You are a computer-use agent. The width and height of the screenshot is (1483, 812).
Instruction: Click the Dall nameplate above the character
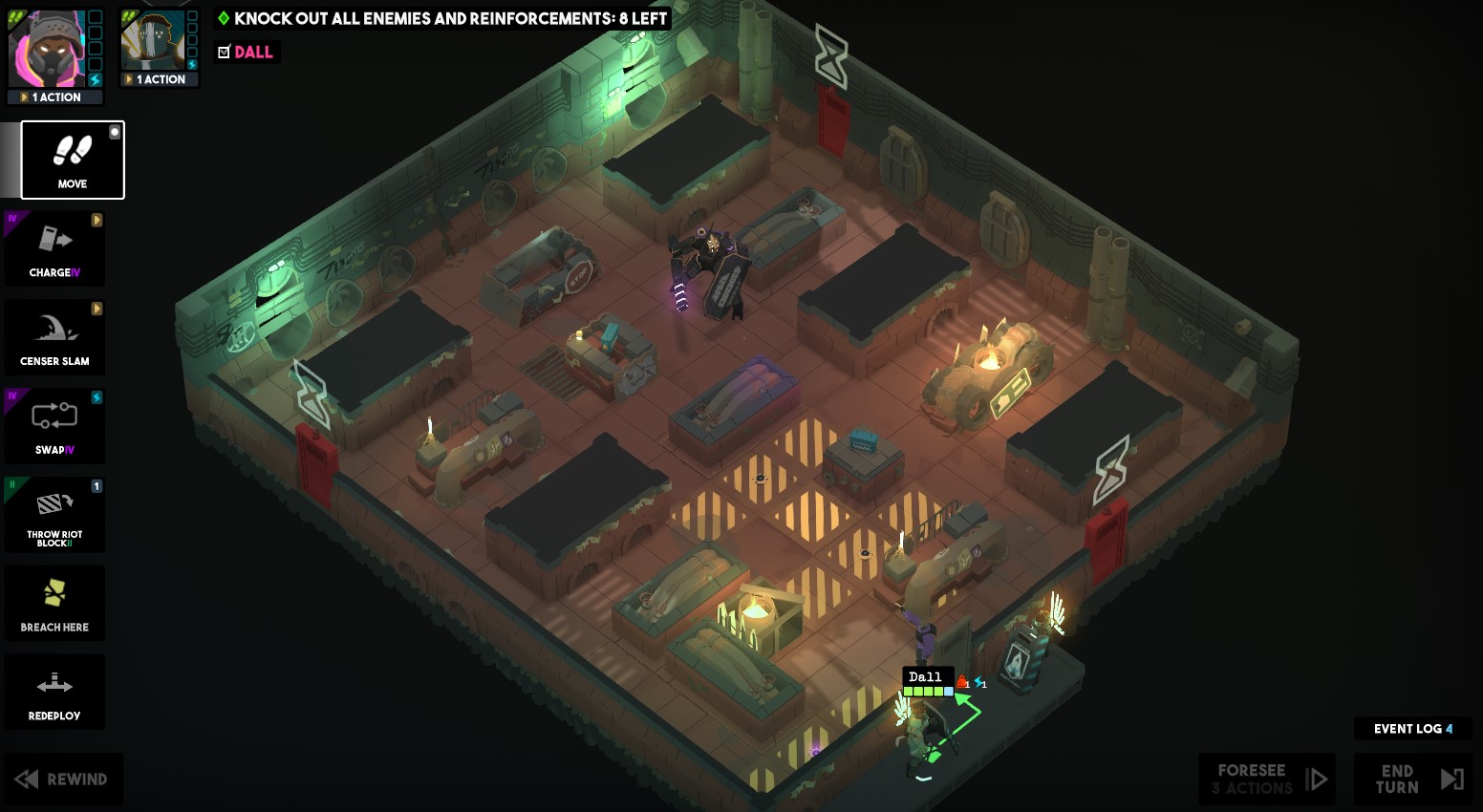[926, 675]
